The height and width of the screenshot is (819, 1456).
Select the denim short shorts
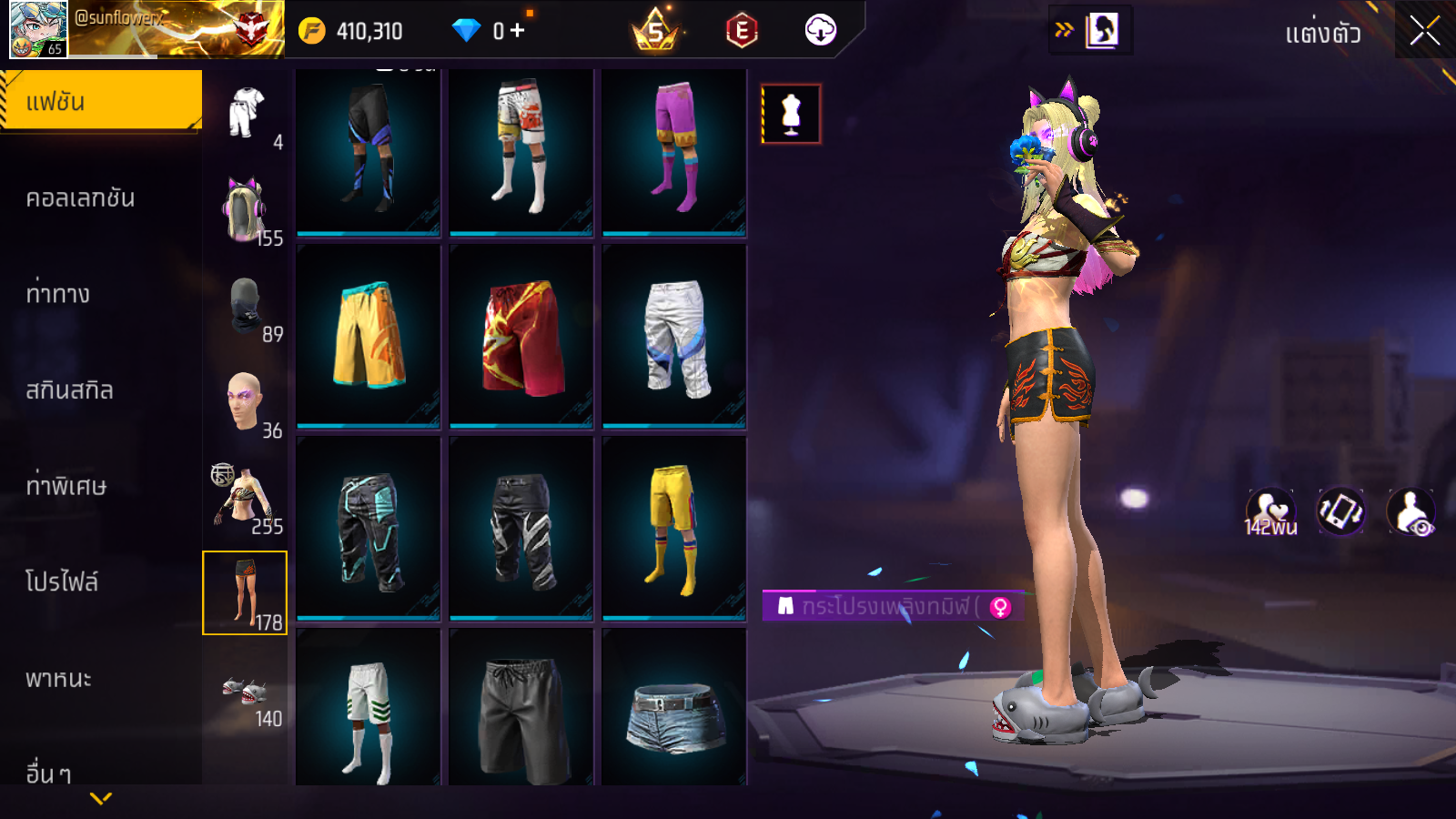(674, 714)
